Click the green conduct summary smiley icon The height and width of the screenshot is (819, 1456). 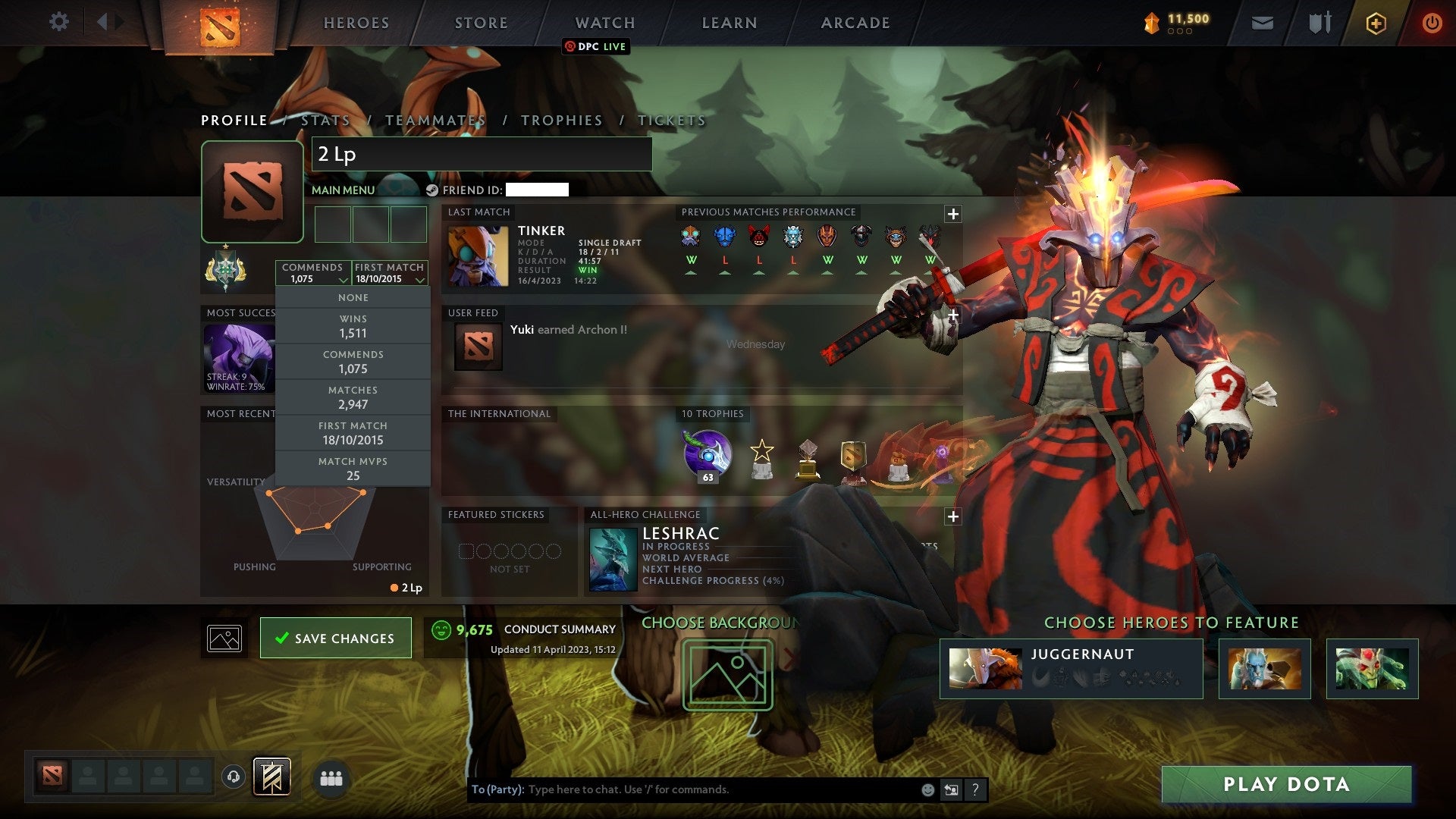point(441,629)
